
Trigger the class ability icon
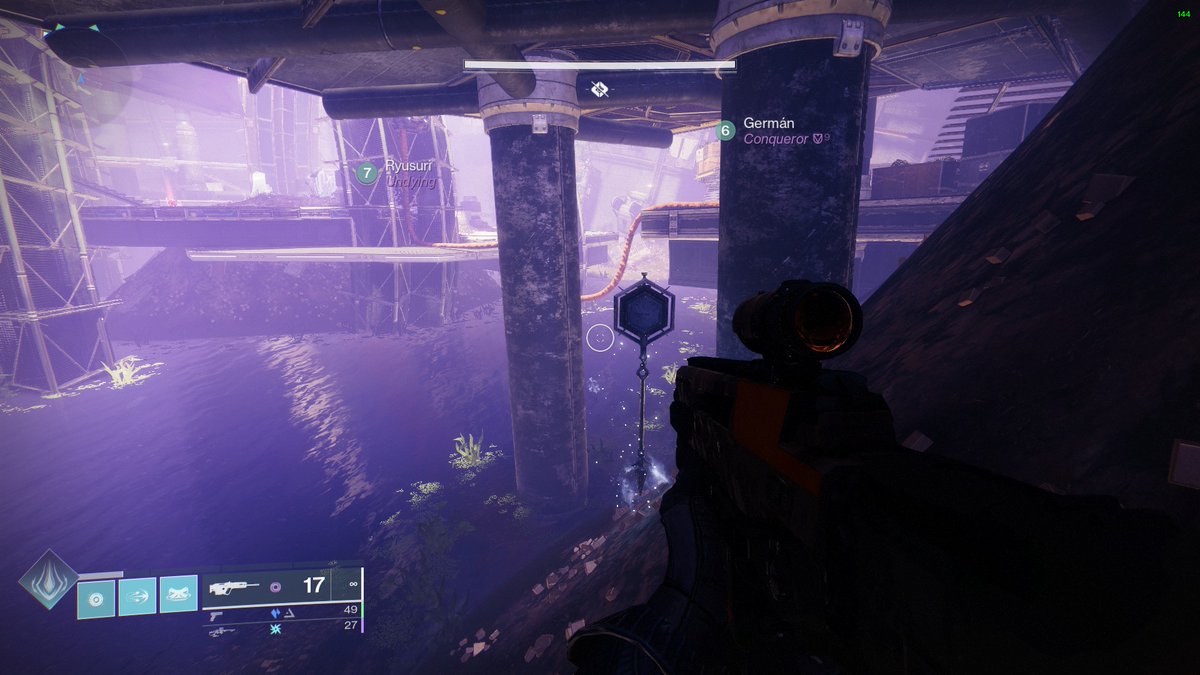point(178,598)
